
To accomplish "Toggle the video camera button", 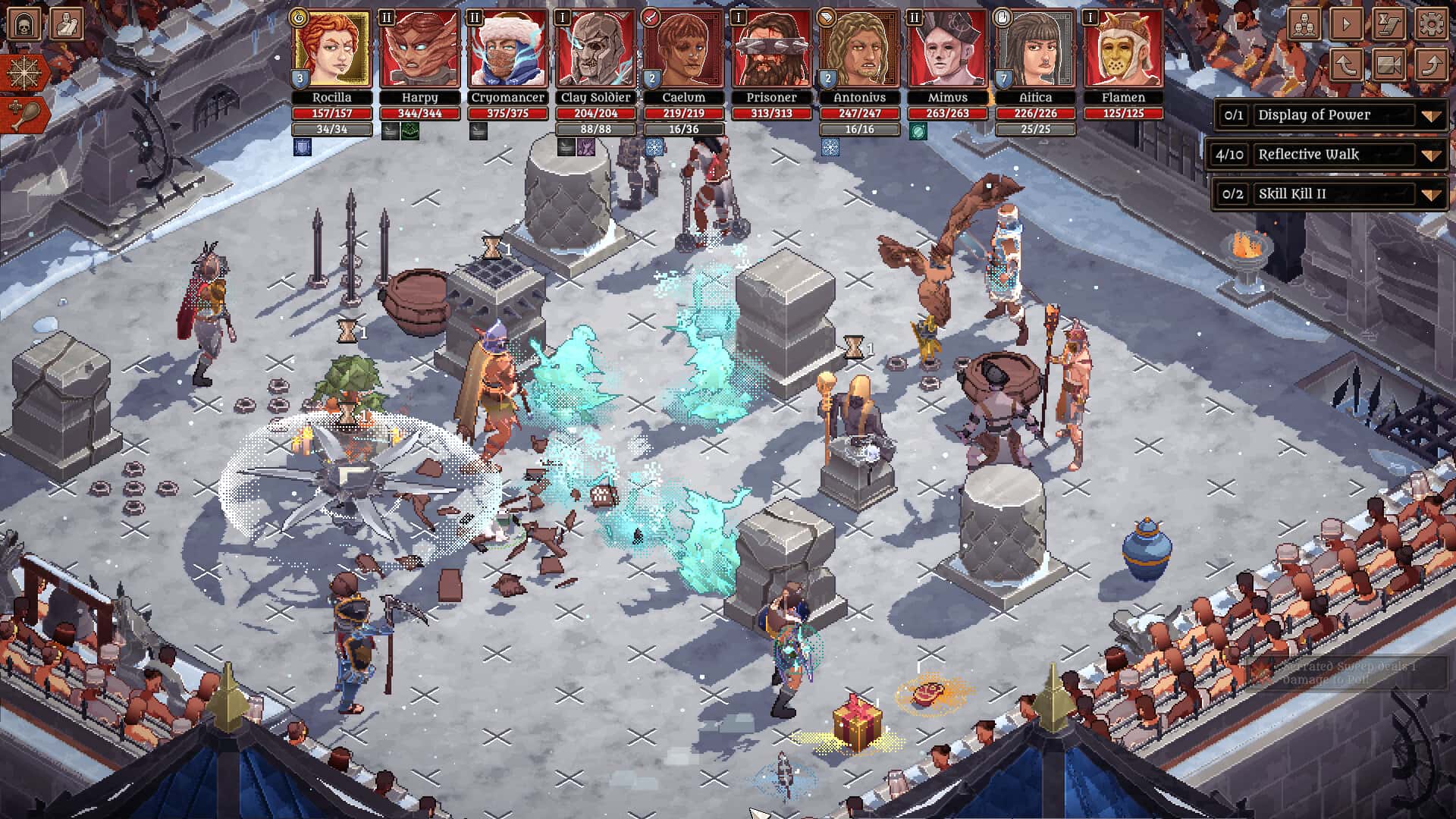I will [1389, 64].
